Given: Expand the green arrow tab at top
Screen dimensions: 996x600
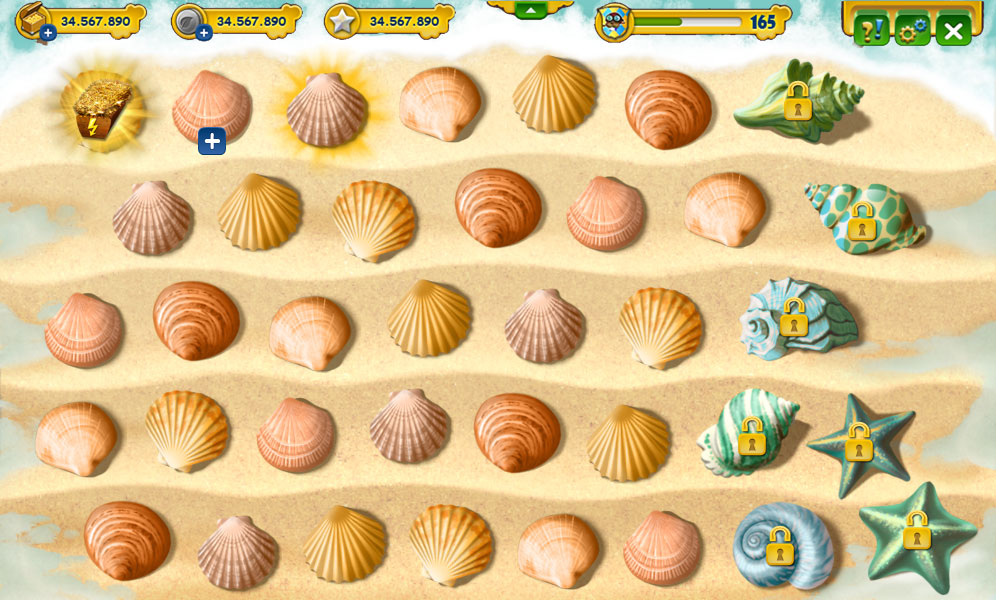Looking at the screenshot, I should (x=530, y=9).
